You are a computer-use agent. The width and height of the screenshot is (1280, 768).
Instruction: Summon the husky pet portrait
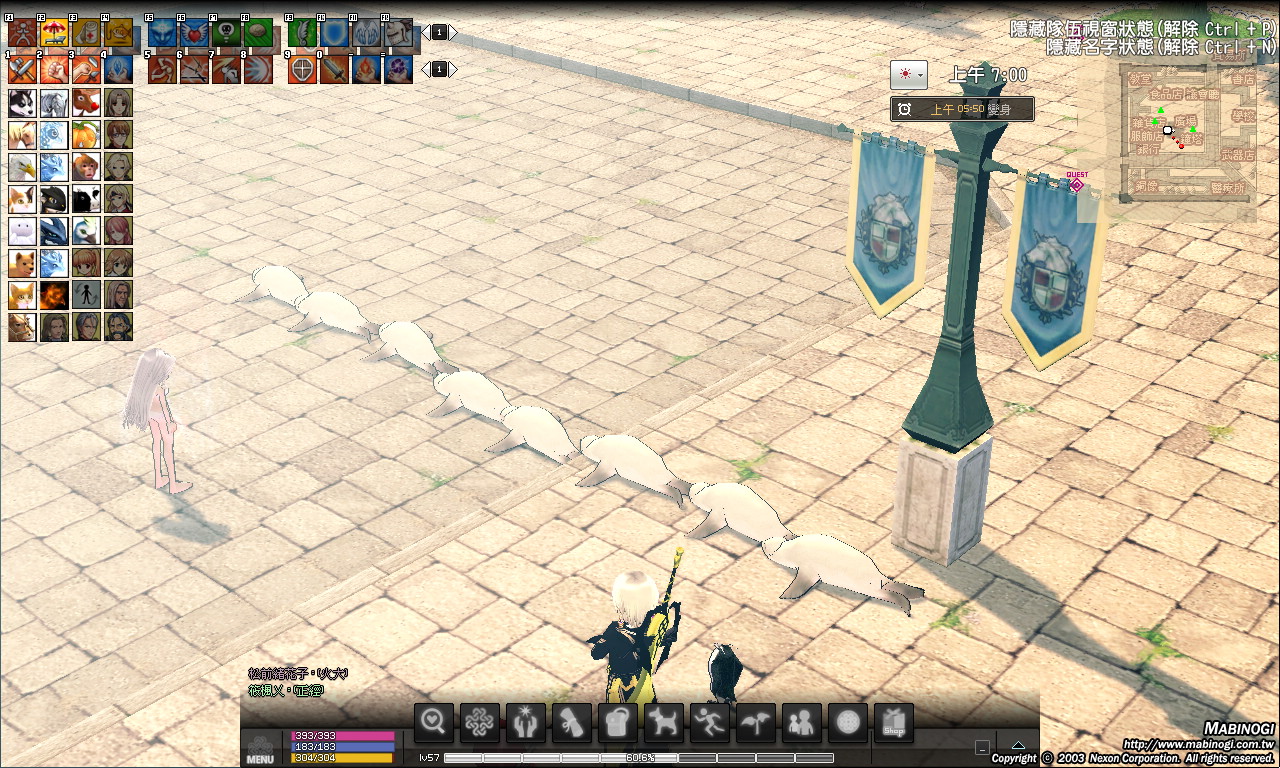click(x=22, y=103)
